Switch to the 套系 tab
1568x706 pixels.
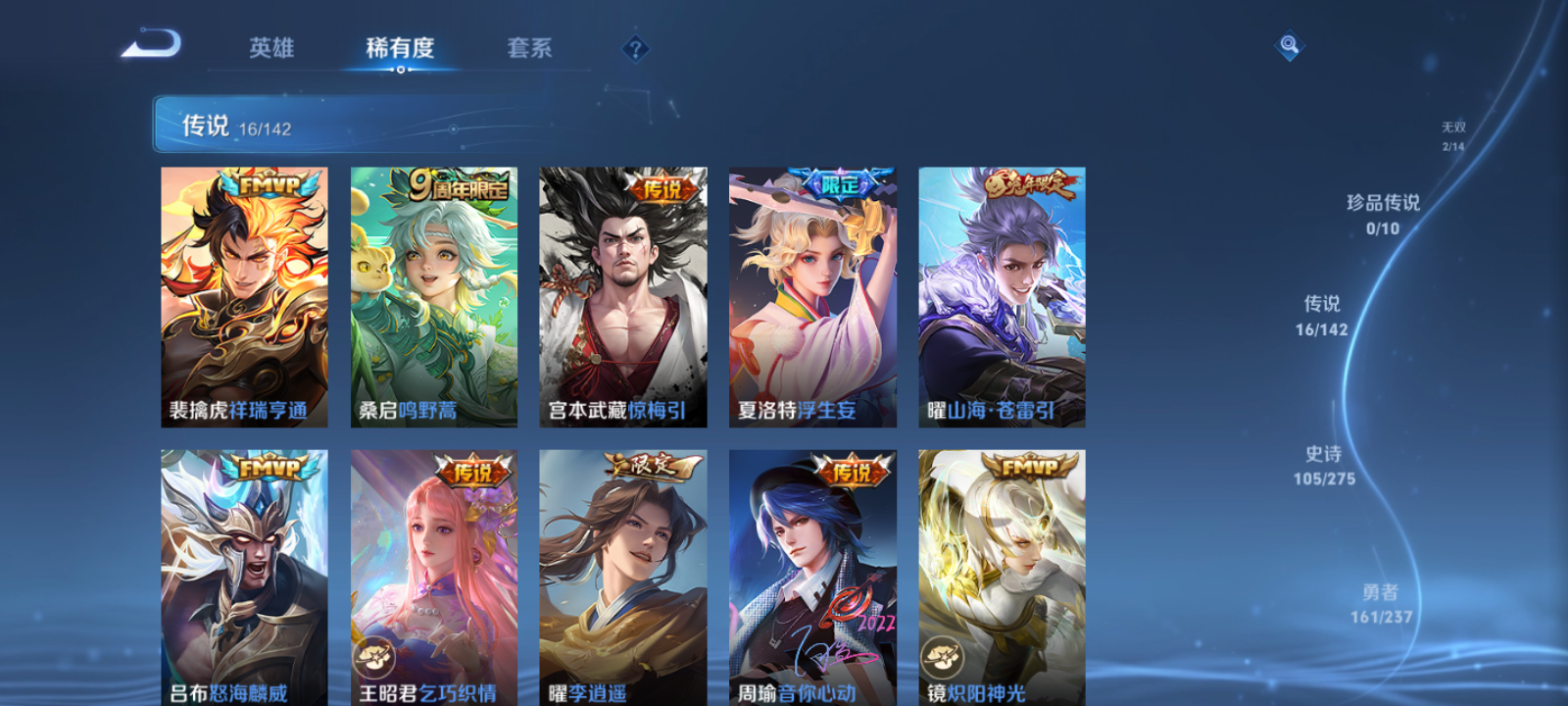tap(528, 48)
